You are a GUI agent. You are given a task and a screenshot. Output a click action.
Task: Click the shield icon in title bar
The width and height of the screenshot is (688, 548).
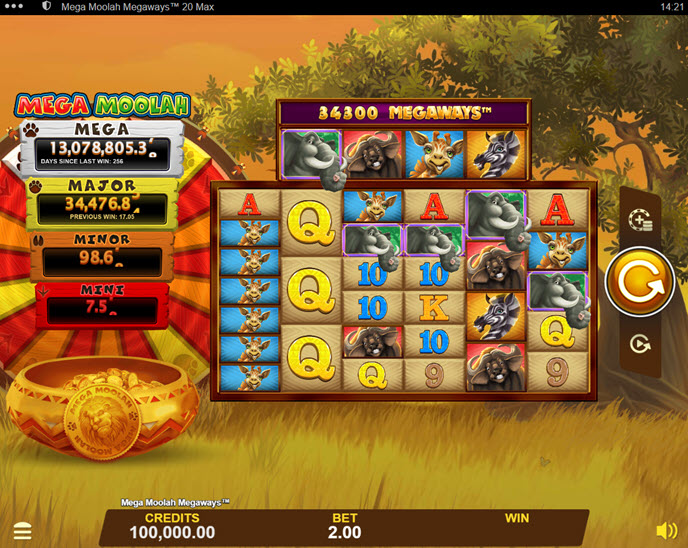[x=46, y=7]
